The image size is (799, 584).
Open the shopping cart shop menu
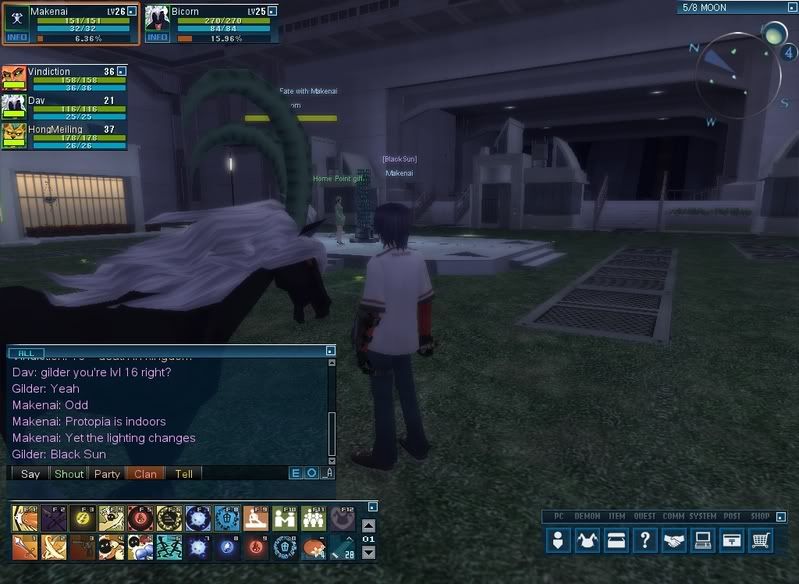coord(762,540)
